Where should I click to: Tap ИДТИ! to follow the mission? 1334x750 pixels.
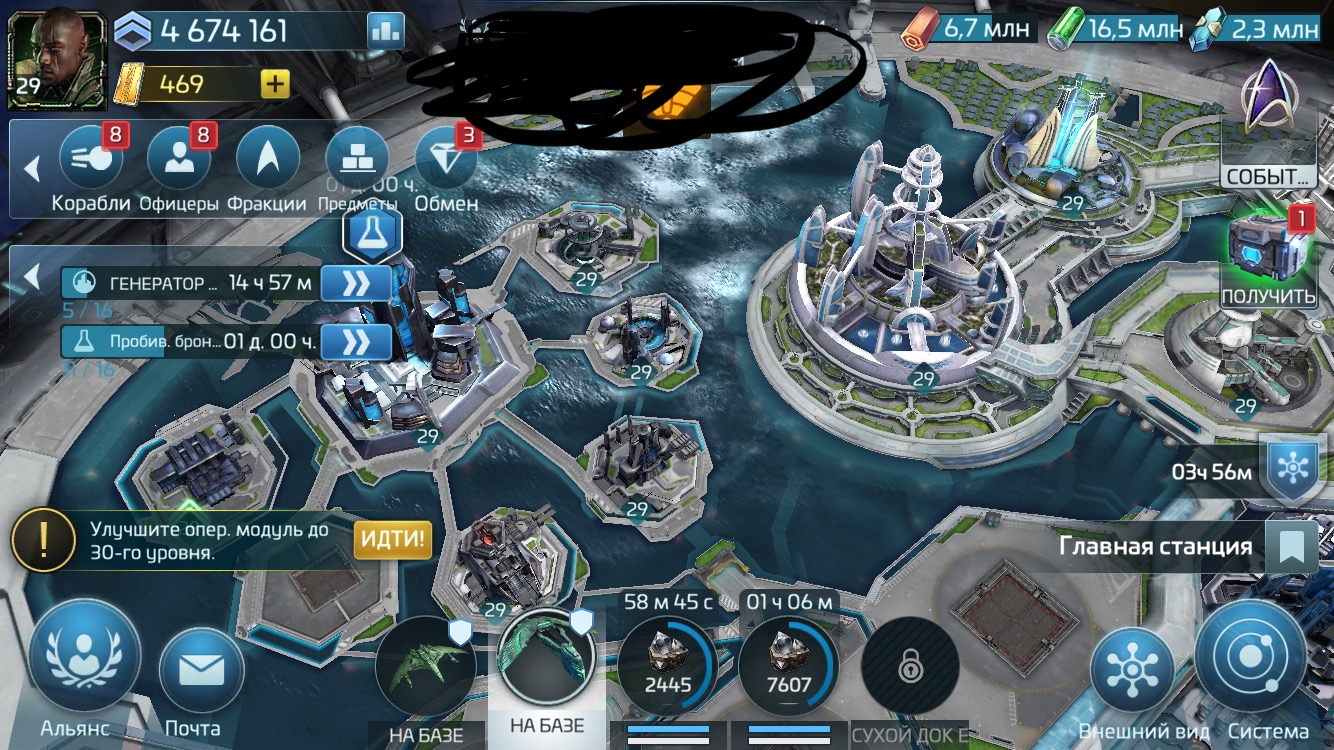click(393, 540)
